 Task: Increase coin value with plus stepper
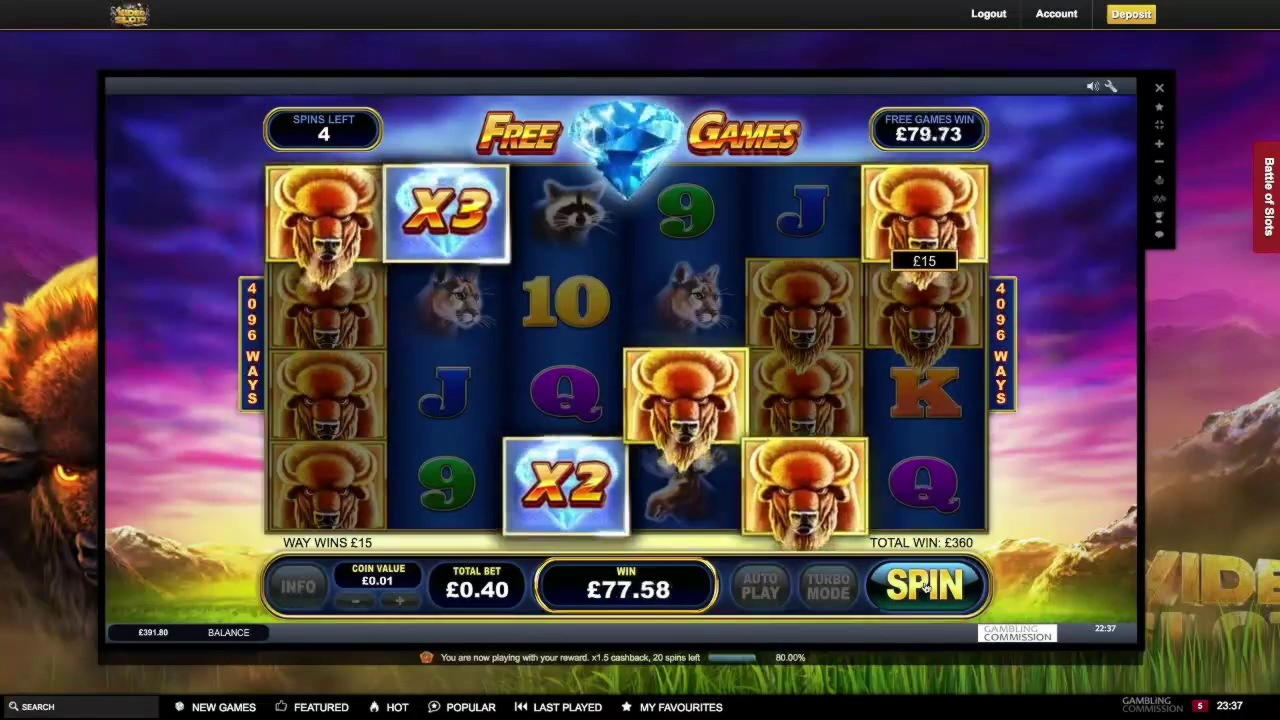coord(400,601)
